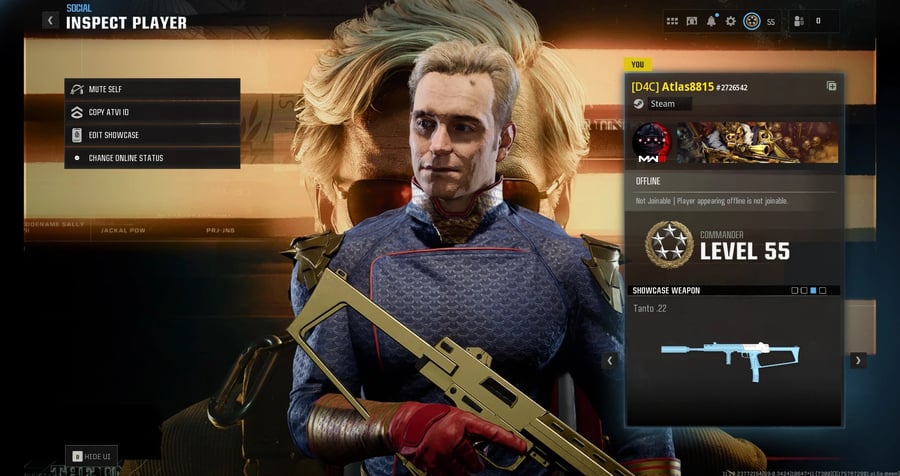
Task: Open the notifications bell
Action: coord(712,21)
